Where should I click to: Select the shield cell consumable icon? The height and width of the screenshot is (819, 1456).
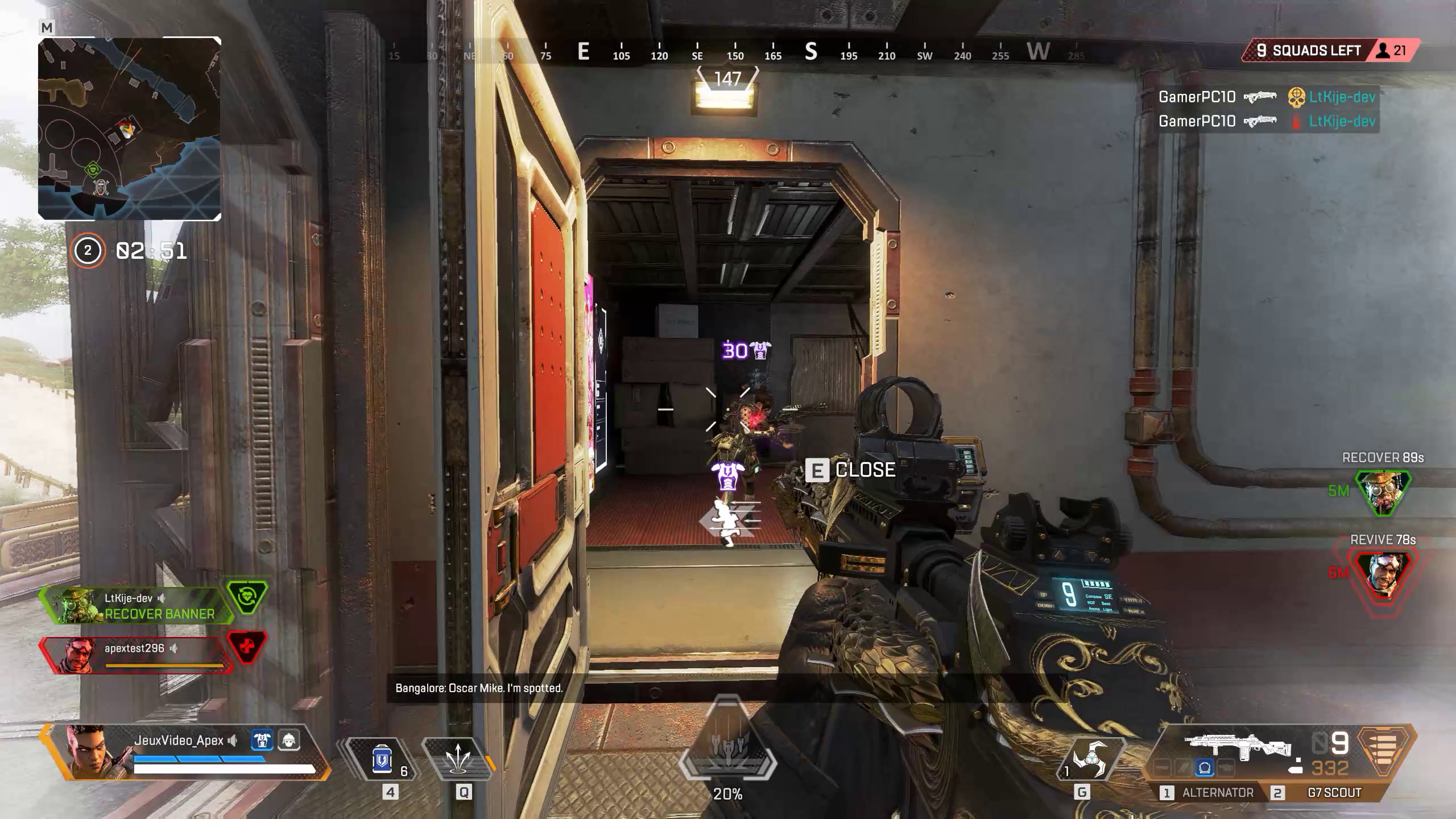382,759
